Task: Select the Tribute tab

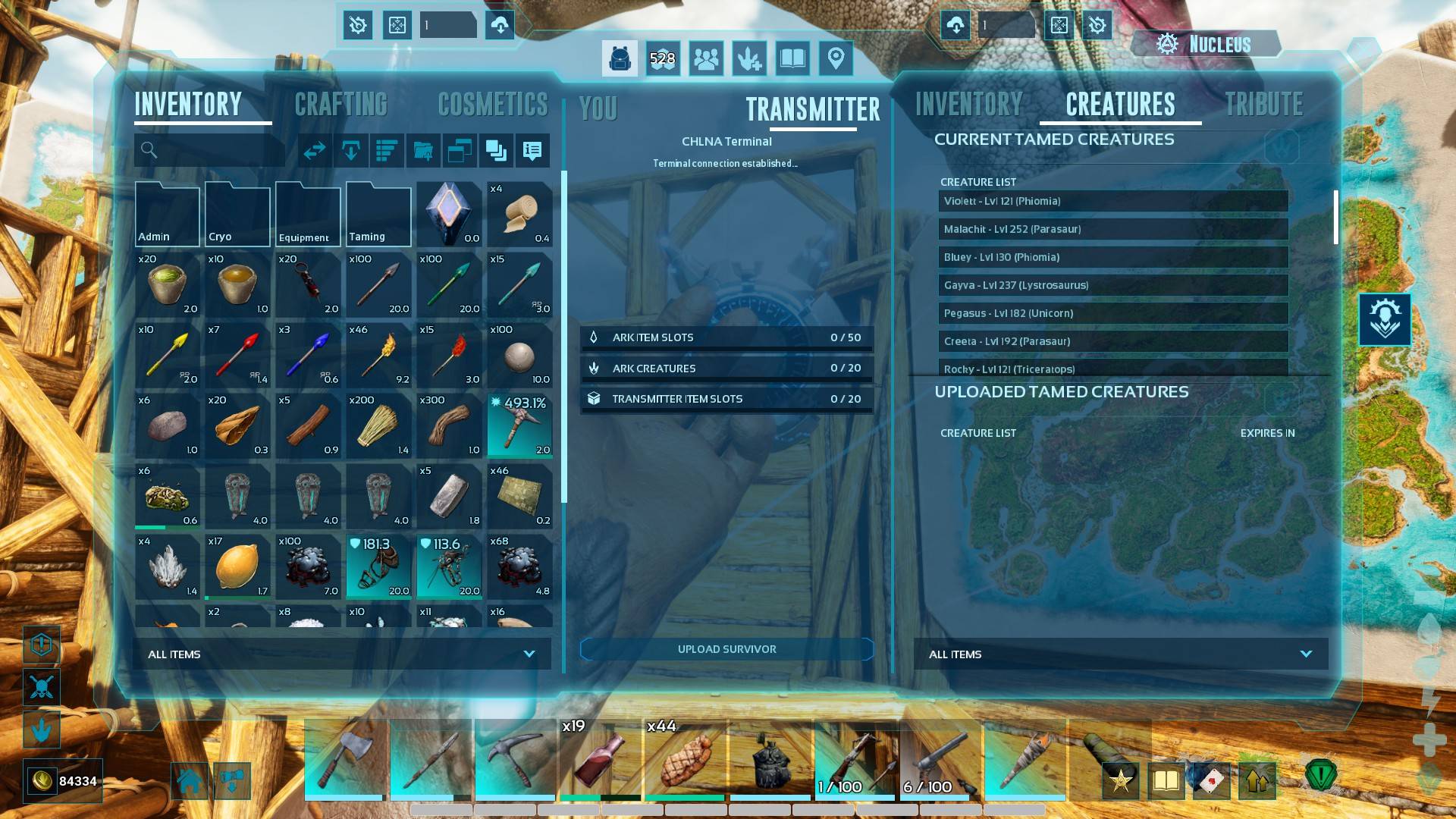Action: (1264, 105)
